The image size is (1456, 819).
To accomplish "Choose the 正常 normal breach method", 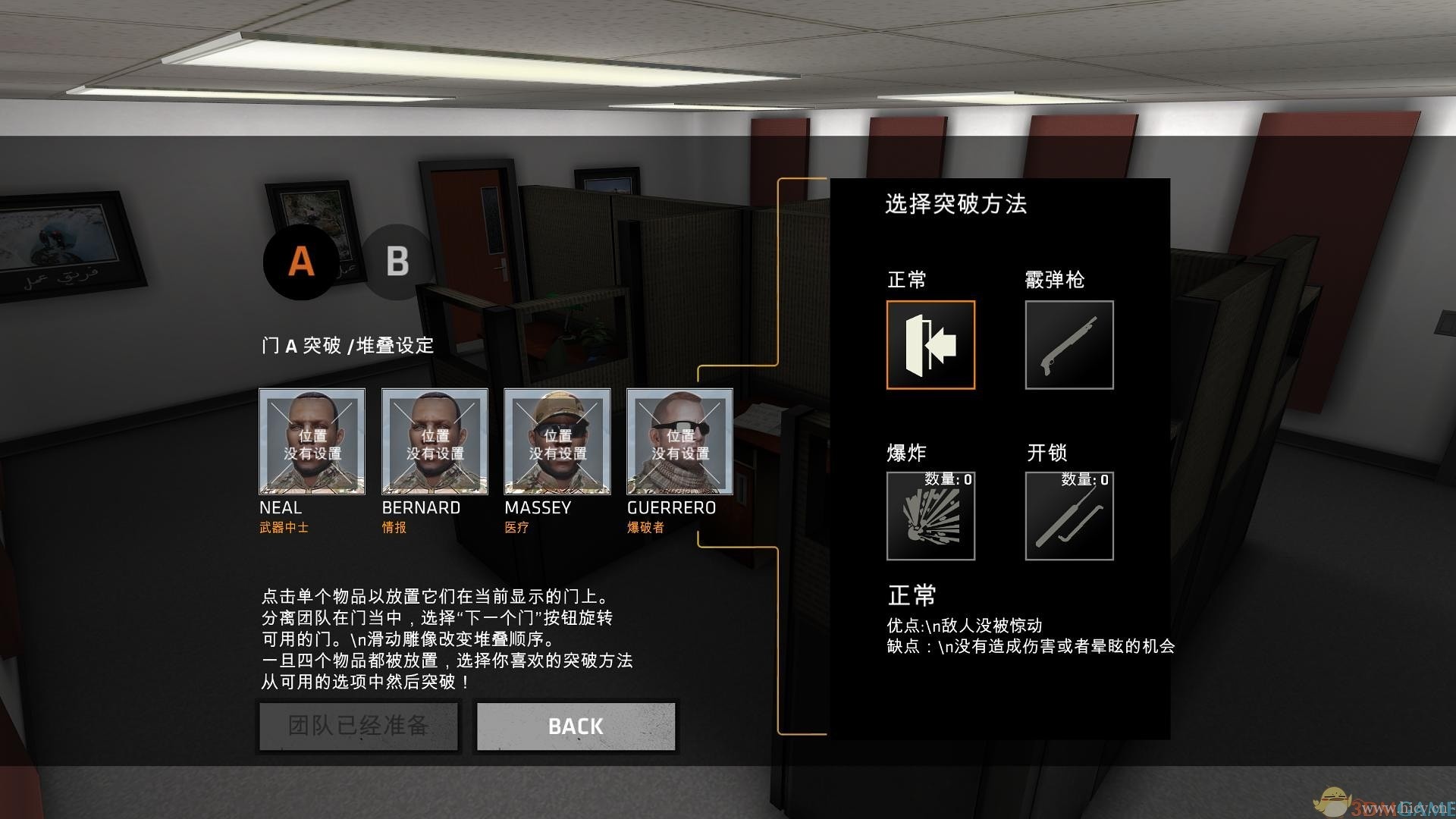I will 930,345.
